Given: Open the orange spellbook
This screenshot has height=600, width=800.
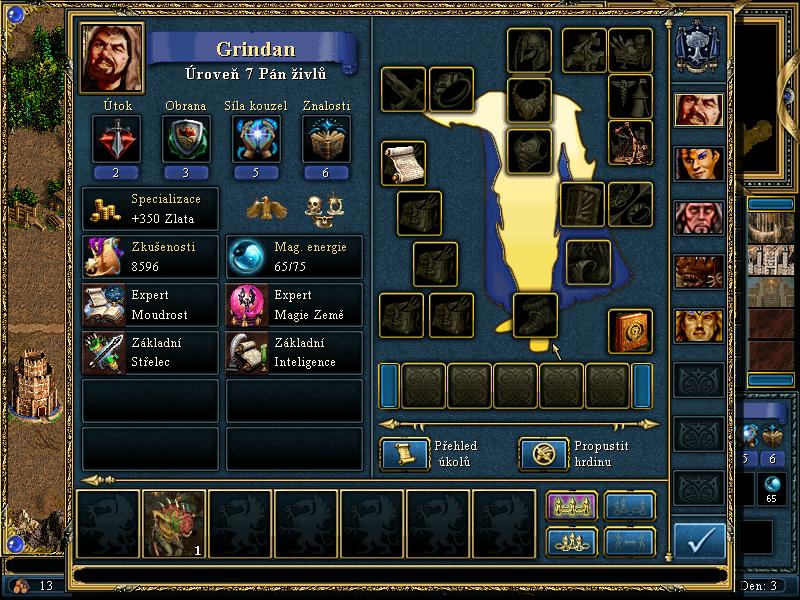Looking at the screenshot, I should pos(630,331).
